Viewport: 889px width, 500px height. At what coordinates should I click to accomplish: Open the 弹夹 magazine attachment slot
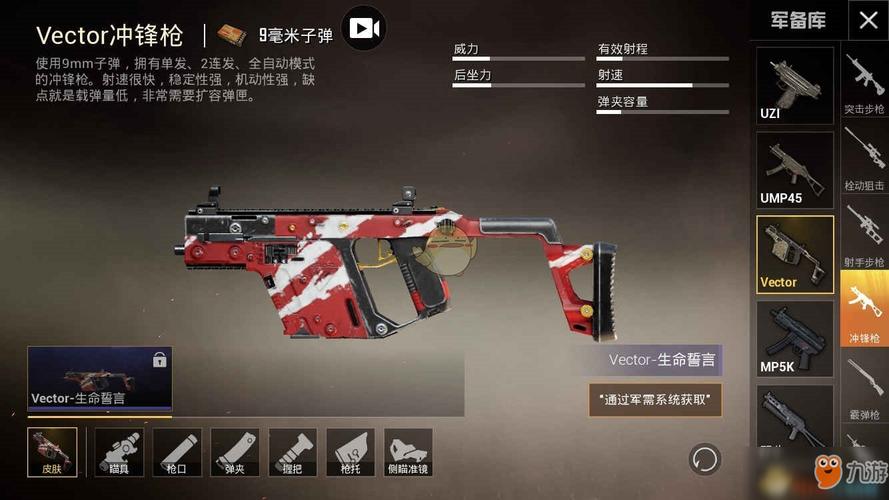[235, 452]
